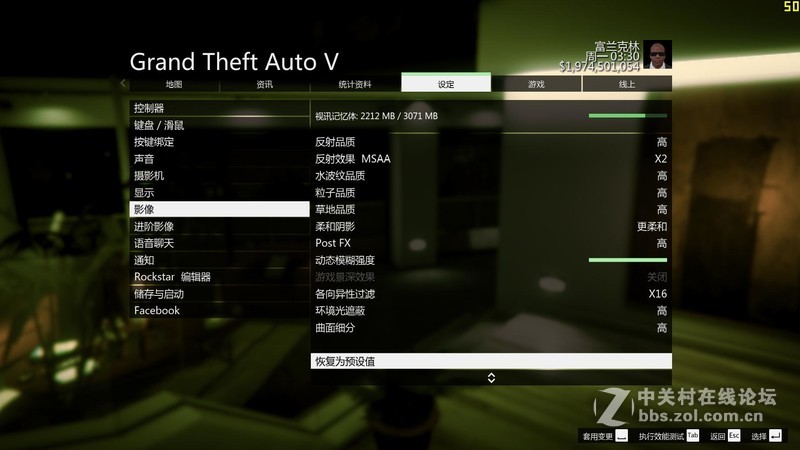Select the 统计资料 tab

point(355,84)
